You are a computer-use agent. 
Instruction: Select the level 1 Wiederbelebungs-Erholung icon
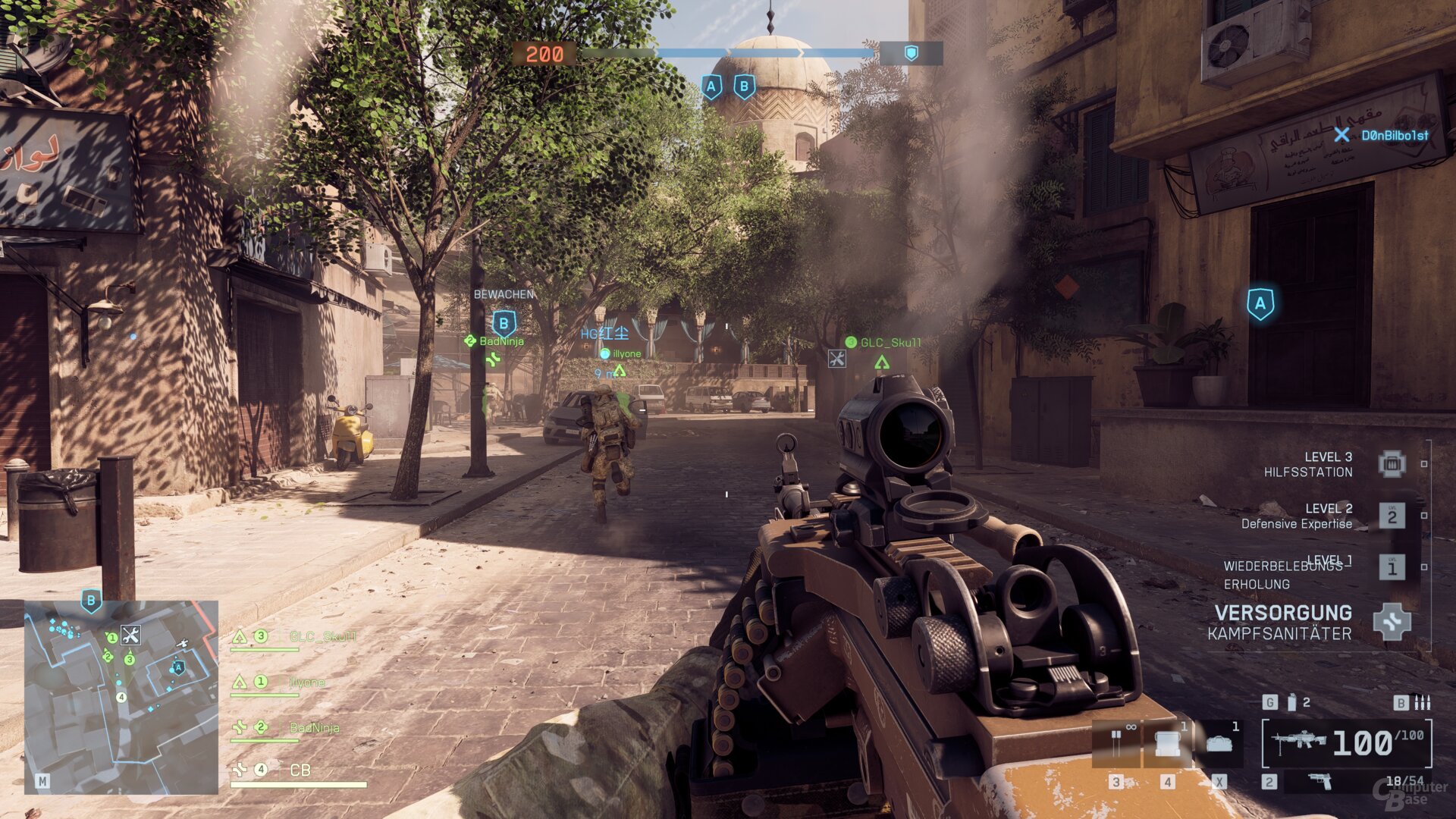1392,567
